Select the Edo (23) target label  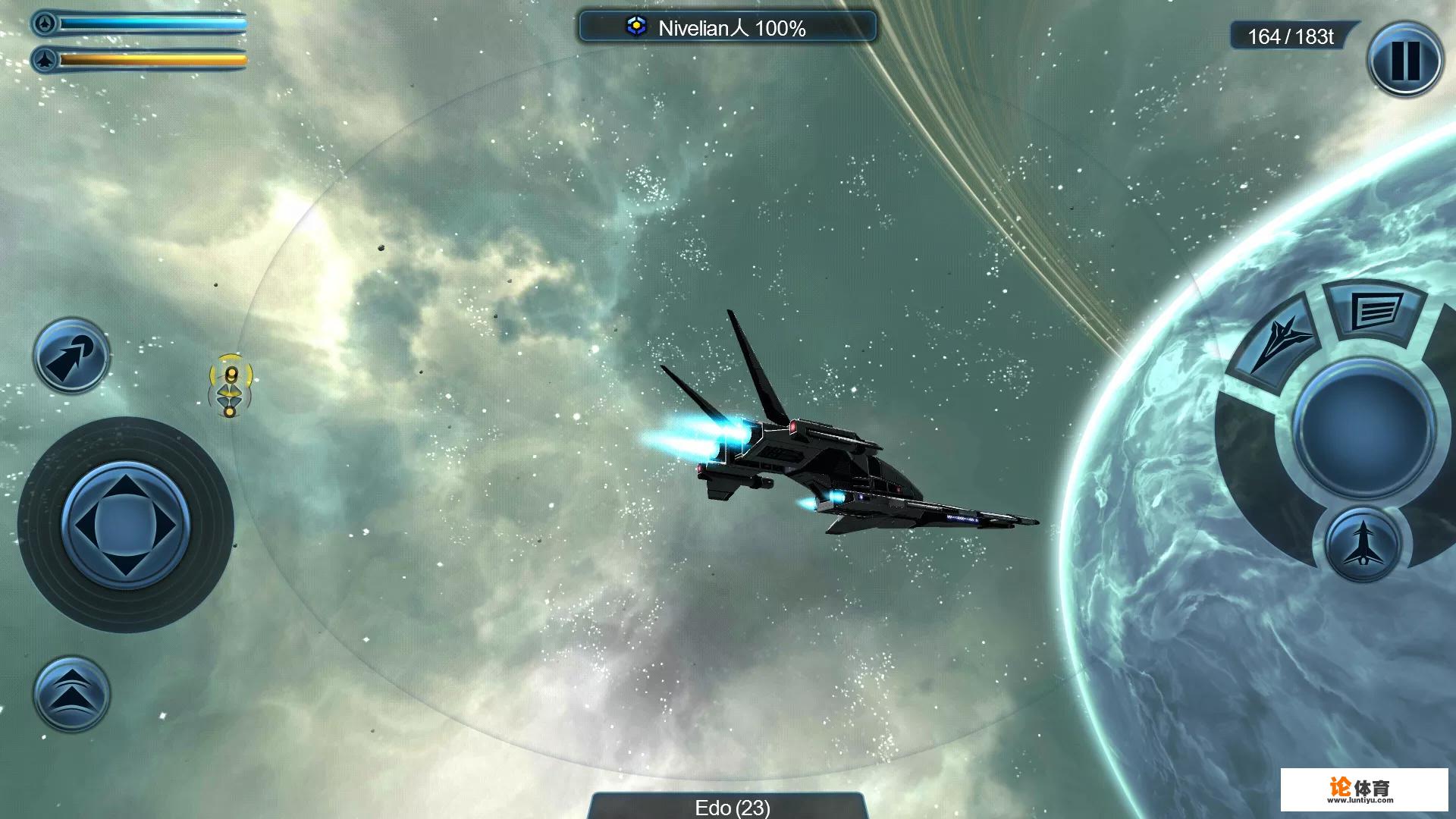pos(731,807)
